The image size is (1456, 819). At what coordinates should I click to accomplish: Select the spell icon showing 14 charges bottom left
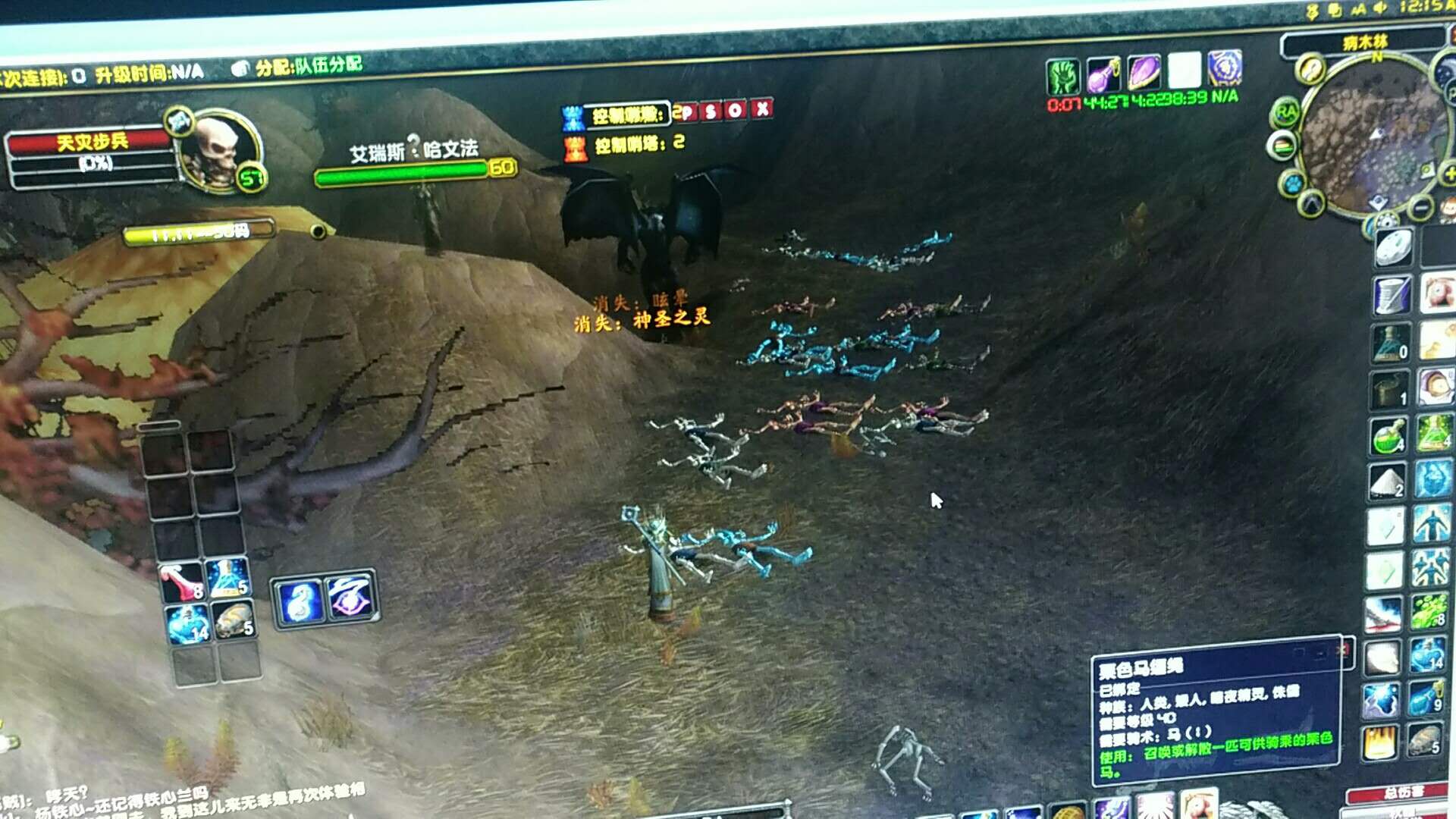point(184,623)
